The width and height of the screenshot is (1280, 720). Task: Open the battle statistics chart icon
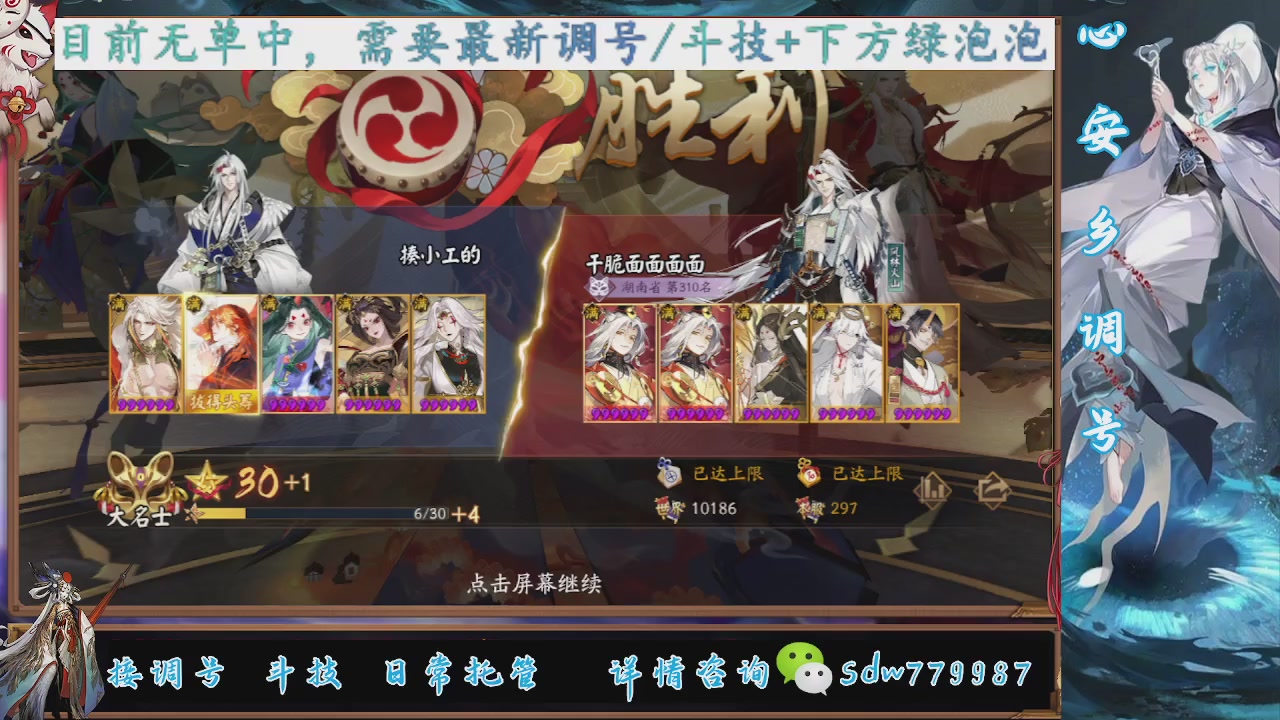933,490
